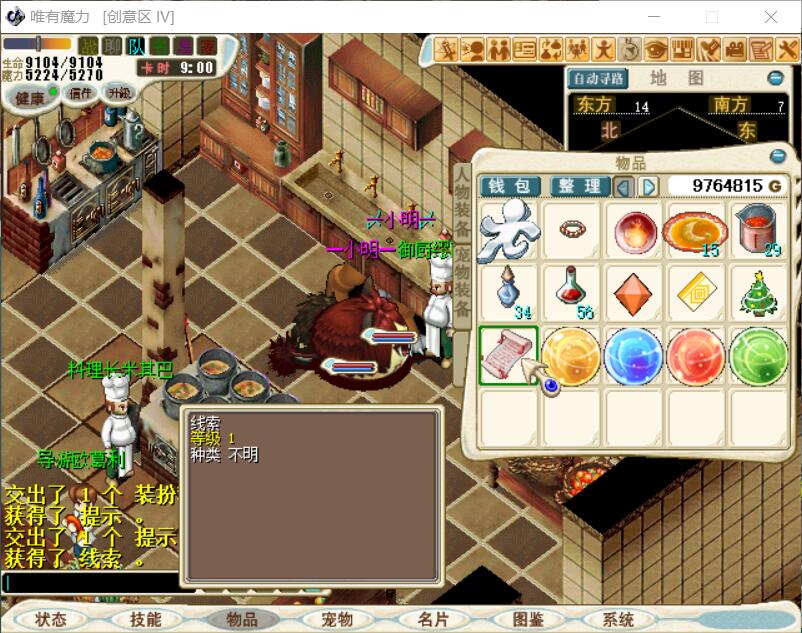The image size is (802, 633).
Task: Toggle the 队 team mode button
Action: pyautogui.click(x=136, y=46)
